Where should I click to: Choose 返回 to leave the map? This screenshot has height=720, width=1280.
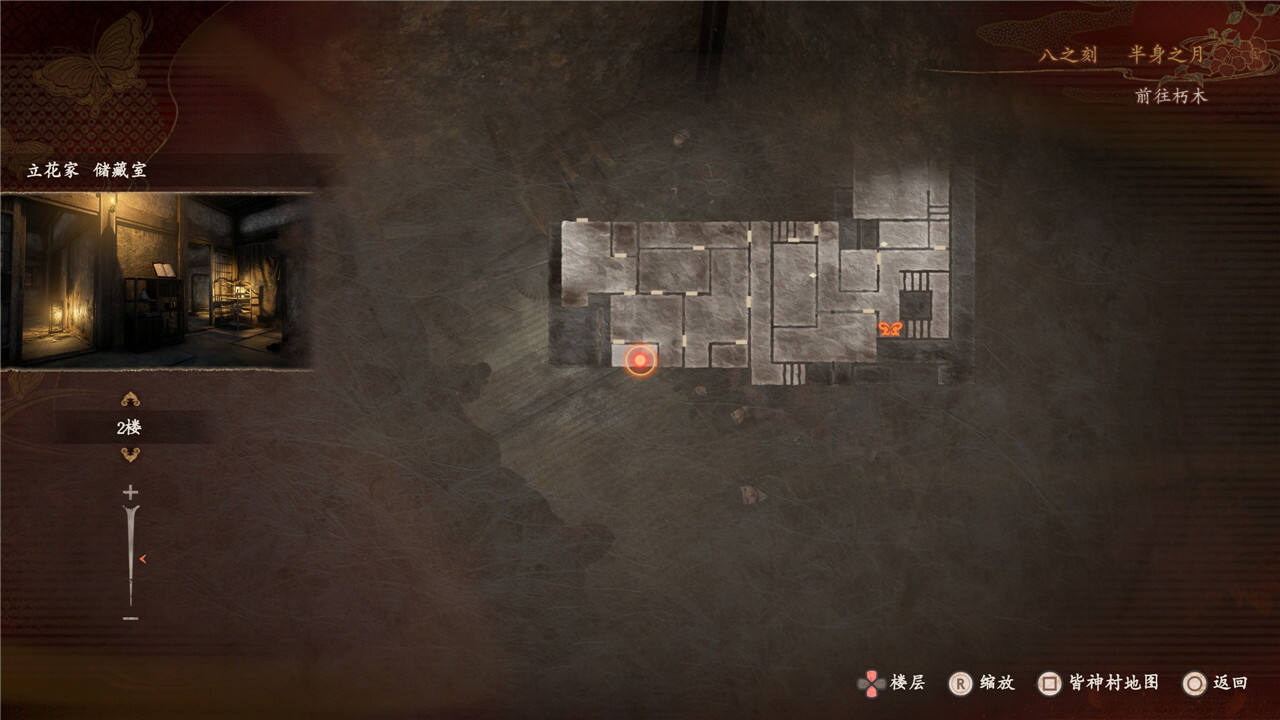point(1216,683)
